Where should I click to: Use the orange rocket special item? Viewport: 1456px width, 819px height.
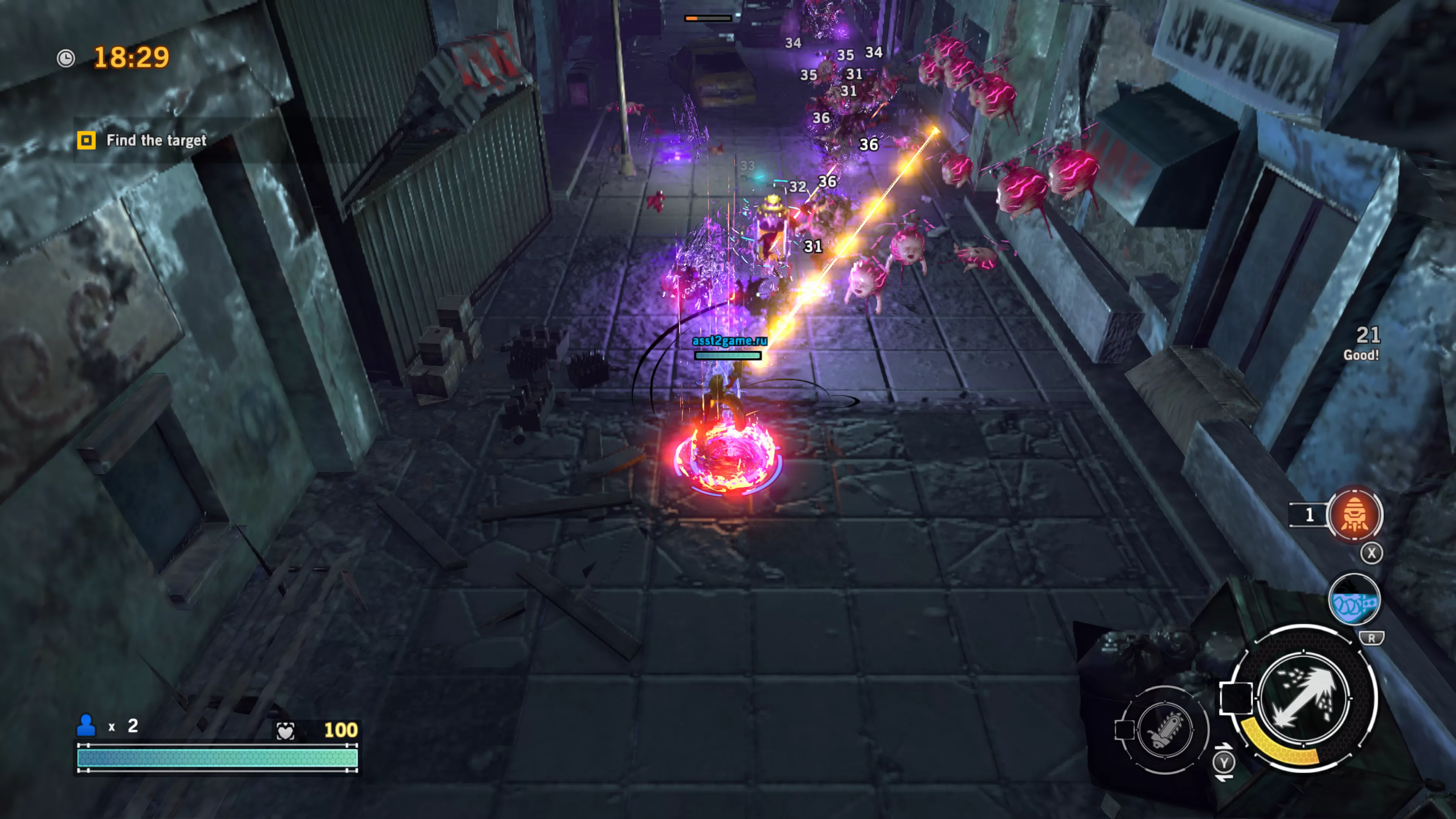pos(1354,515)
